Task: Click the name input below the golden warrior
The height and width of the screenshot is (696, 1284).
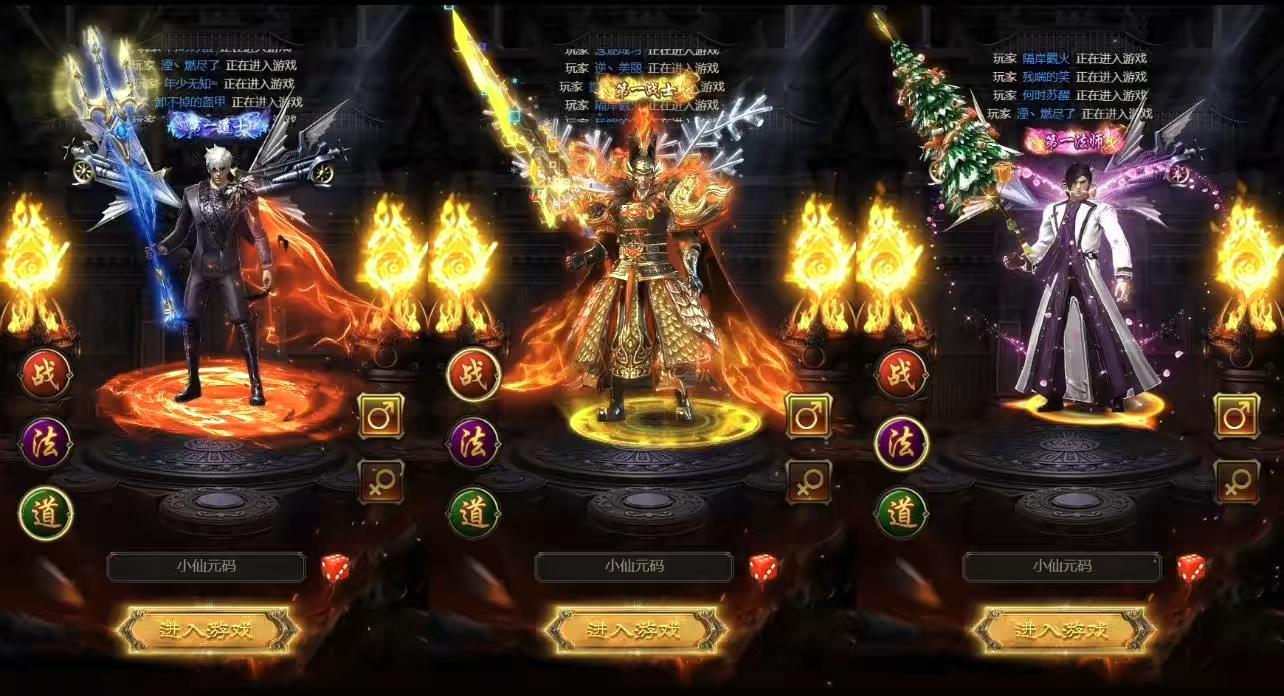Action: pyautogui.click(x=634, y=567)
